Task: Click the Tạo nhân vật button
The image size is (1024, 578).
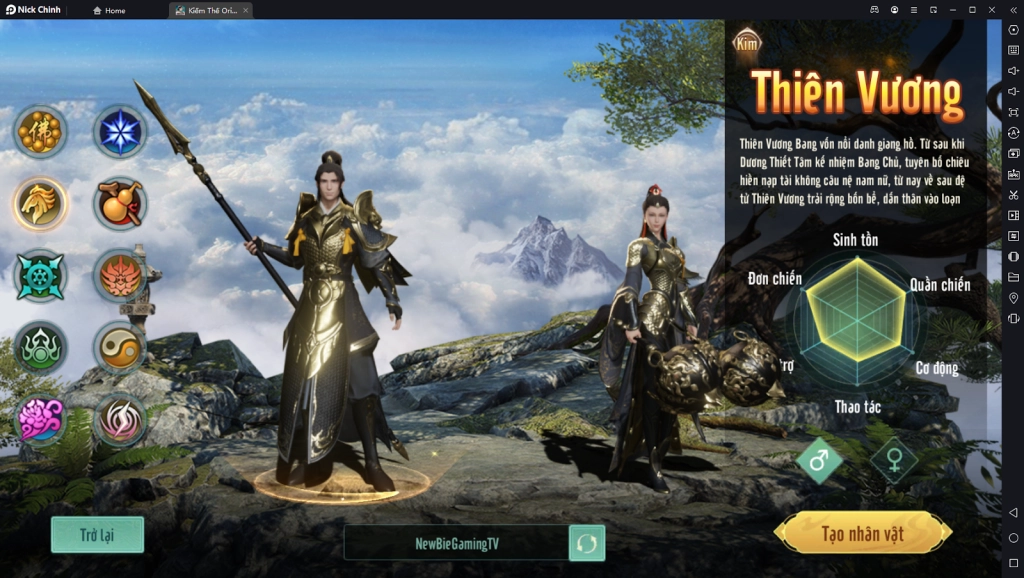Action: point(862,533)
